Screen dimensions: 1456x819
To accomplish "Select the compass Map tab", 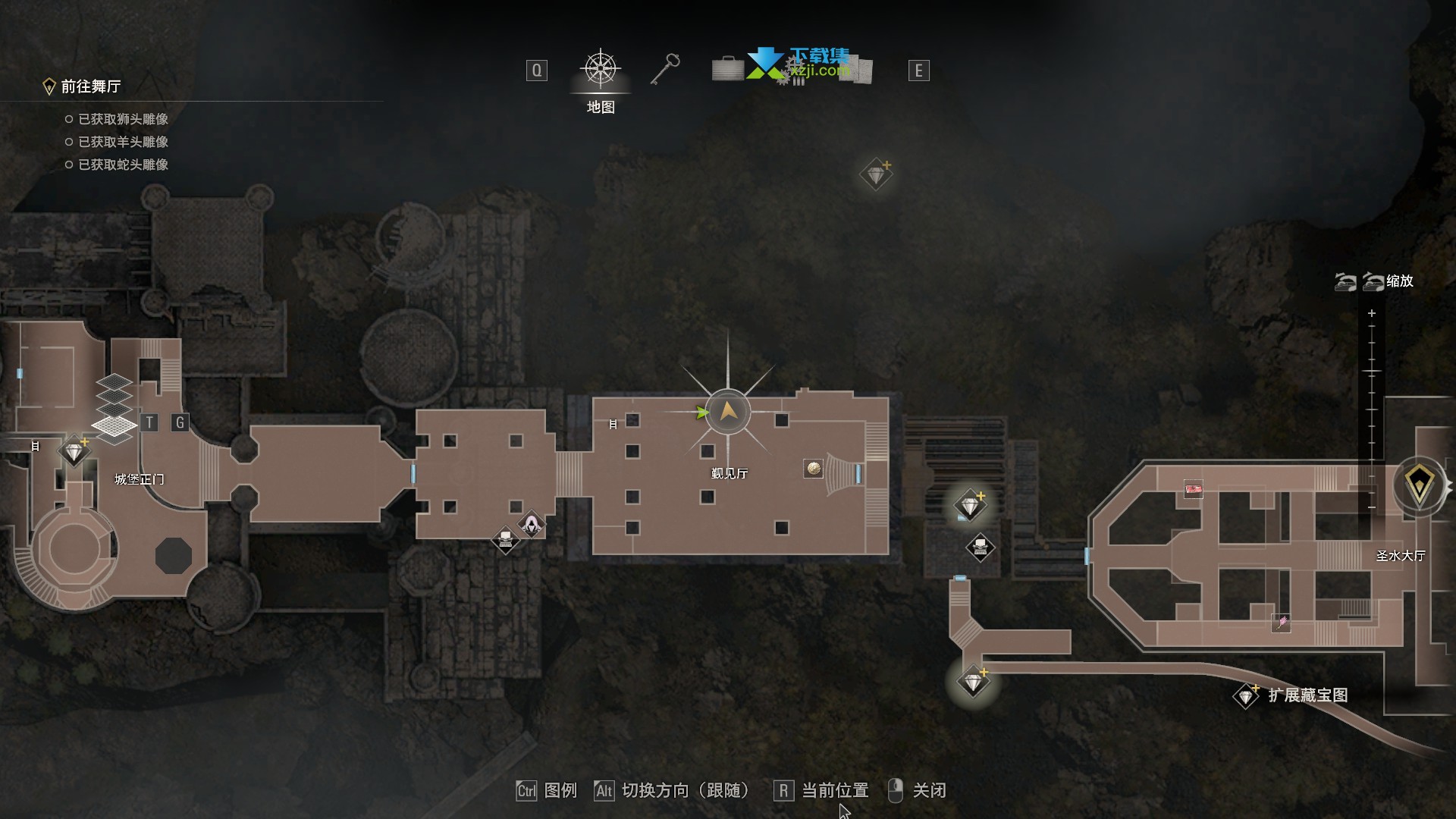I will click(x=600, y=71).
